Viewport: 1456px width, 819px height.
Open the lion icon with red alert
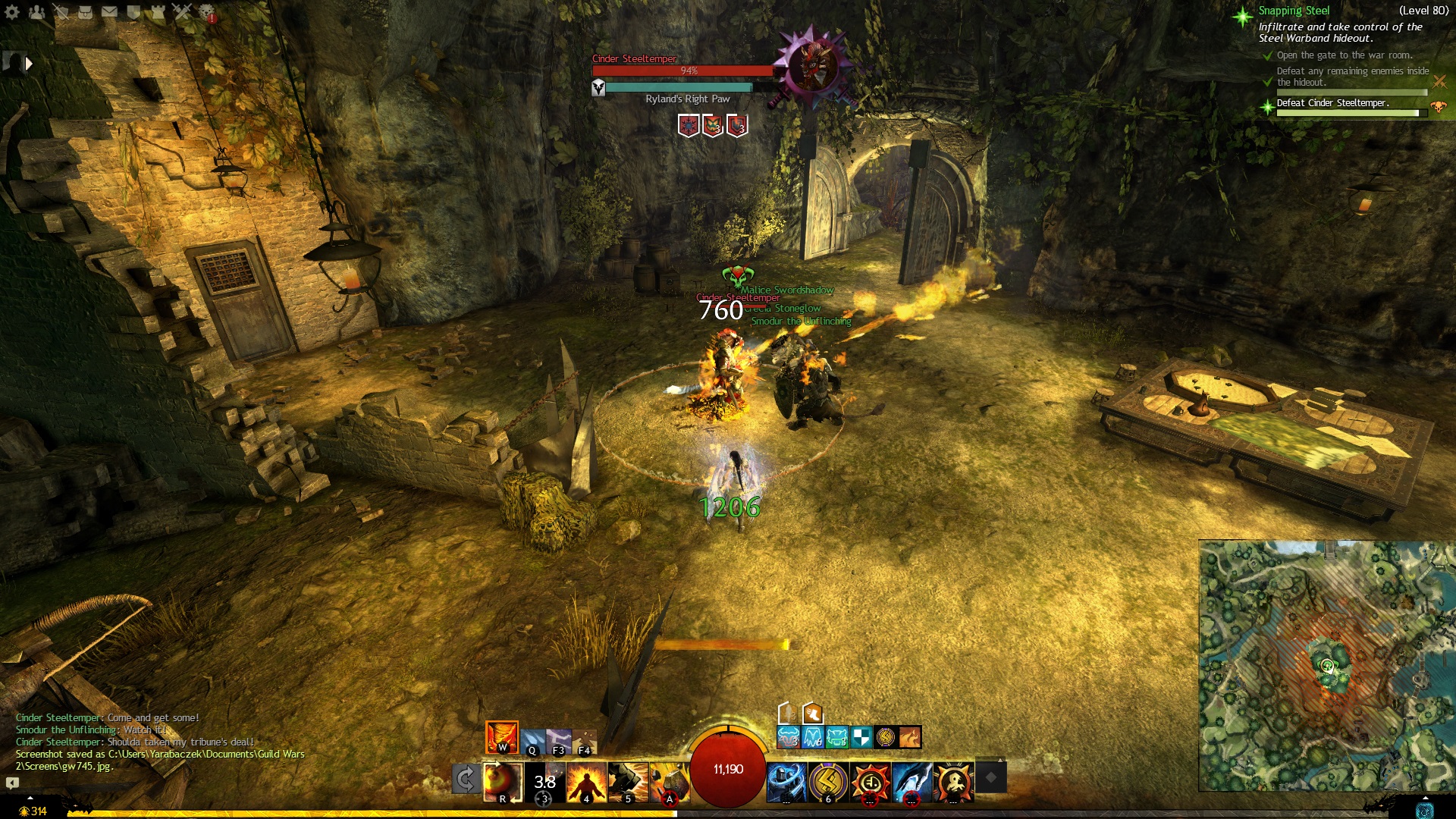(206, 12)
